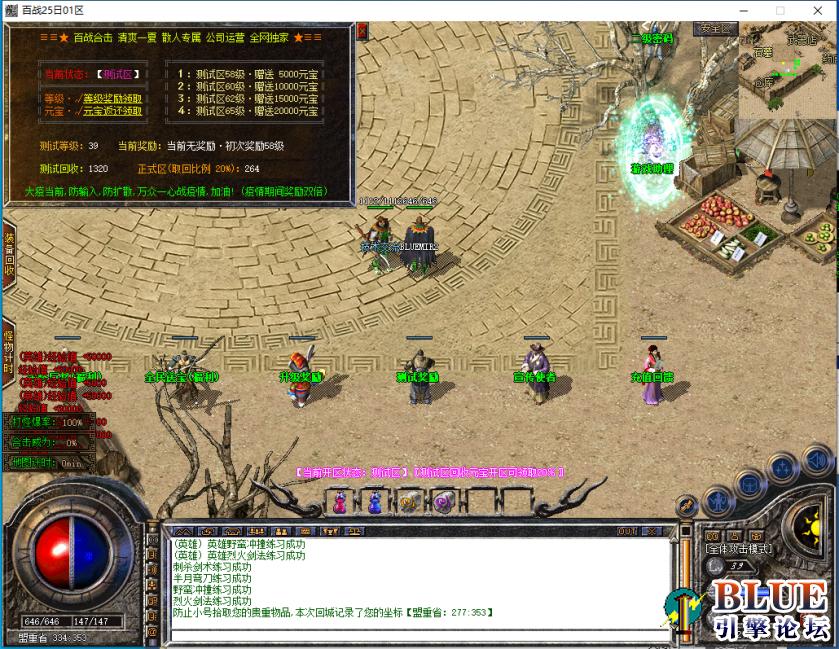This screenshot has height=649, width=839.
Task: Click the OUT button above chat
Action: click(x=627, y=531)
